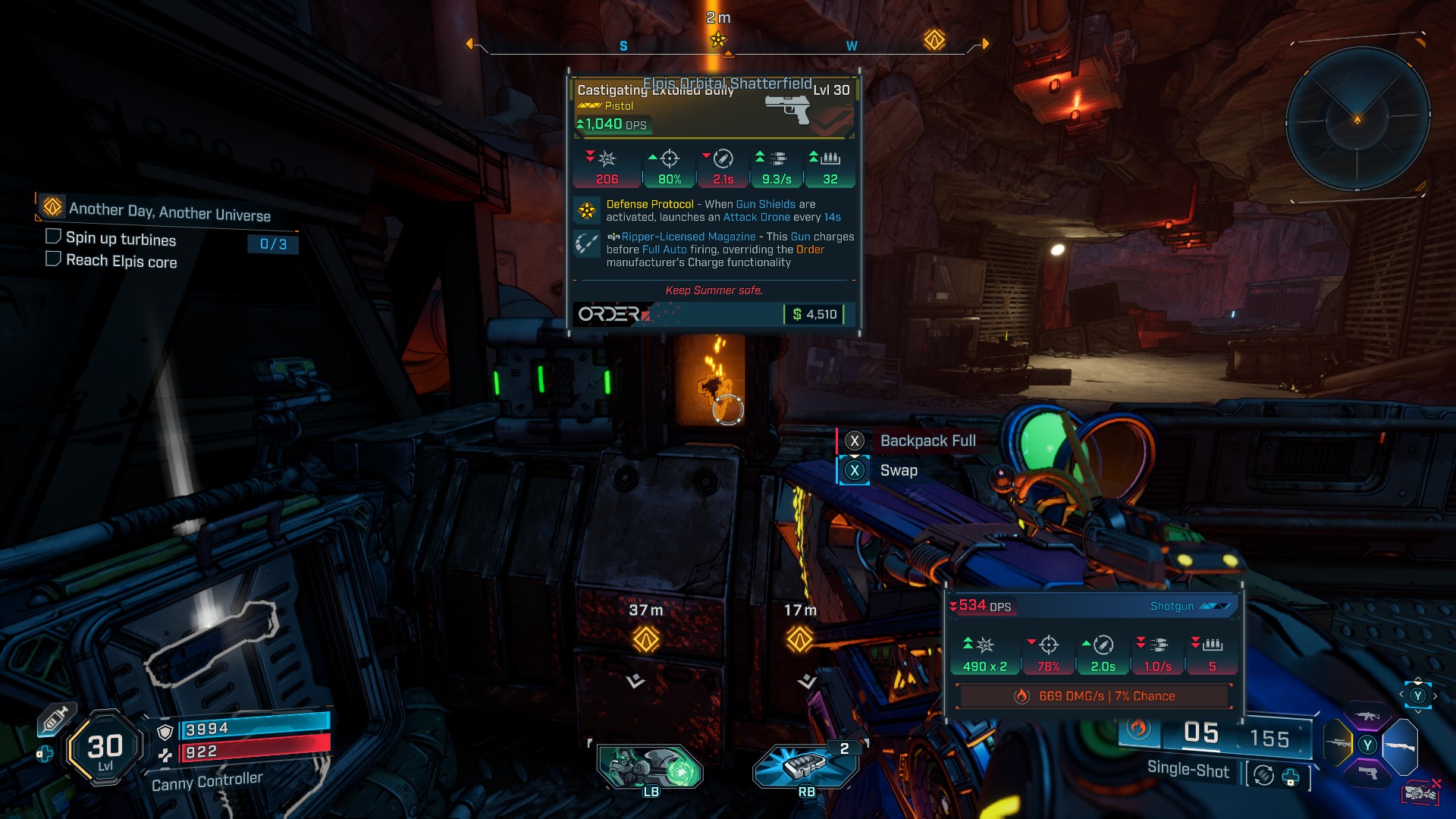1456x819 pixels.
Task: Toggle the Single-Shot firing mode label
Action: [1188, 769]
